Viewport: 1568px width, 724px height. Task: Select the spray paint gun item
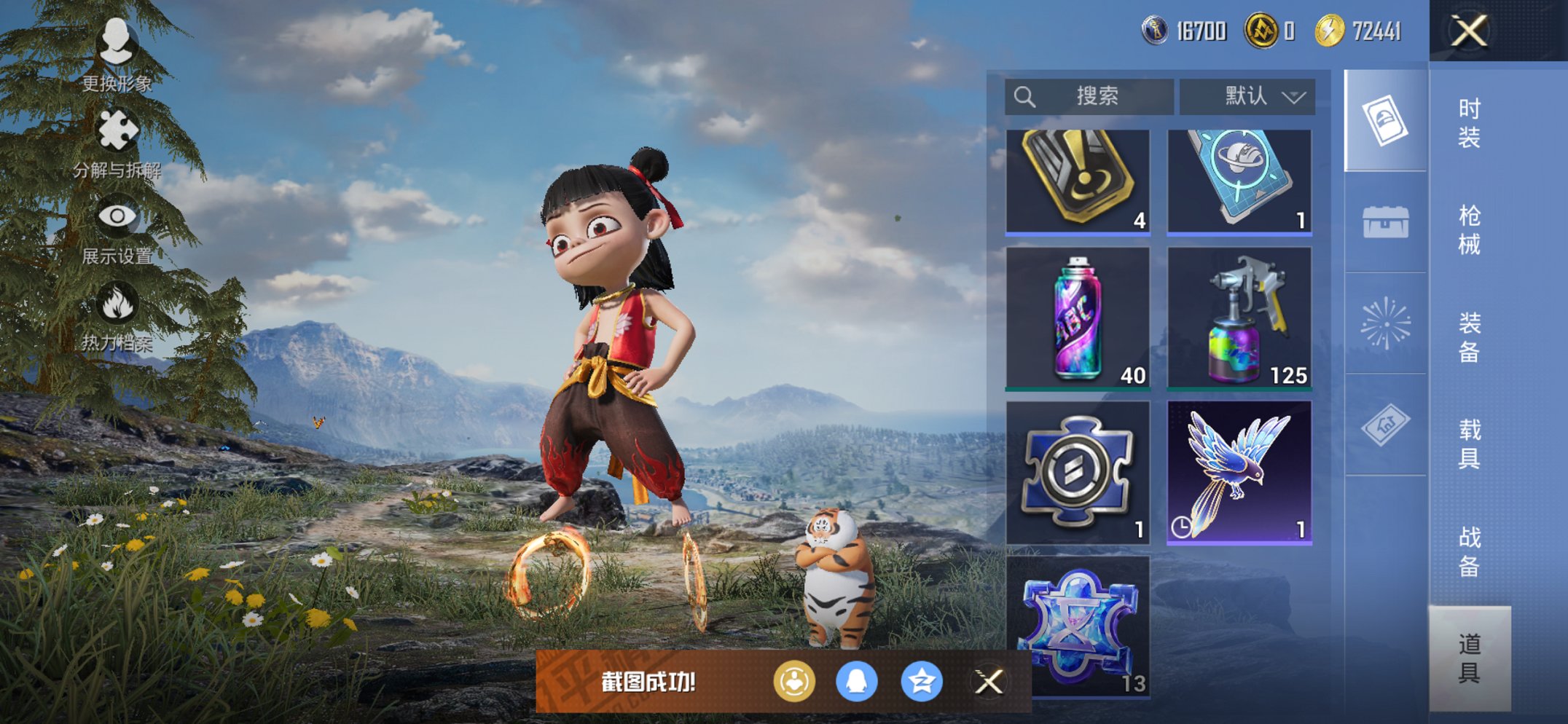click(1239, 318)
